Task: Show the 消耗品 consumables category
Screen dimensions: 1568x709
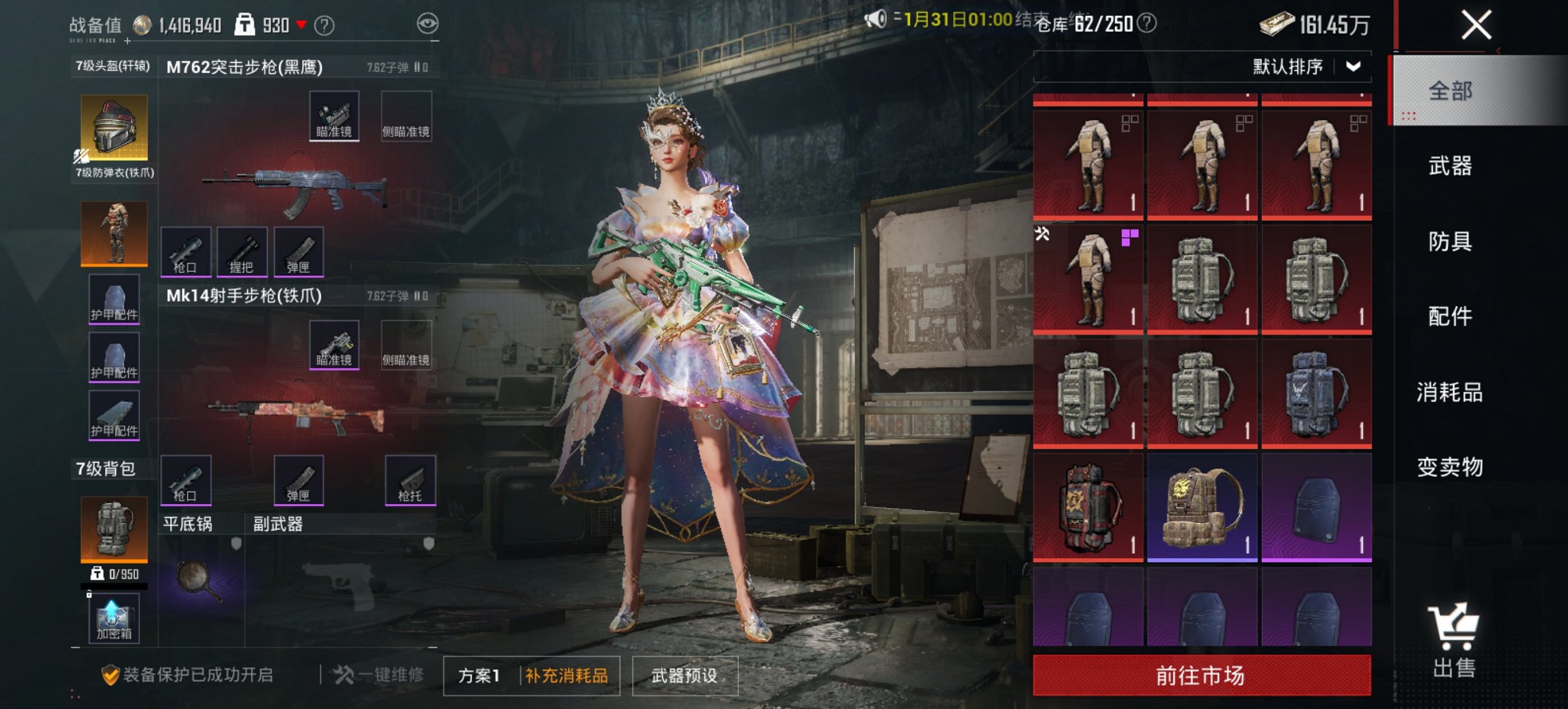Action: pos(1450,392)
